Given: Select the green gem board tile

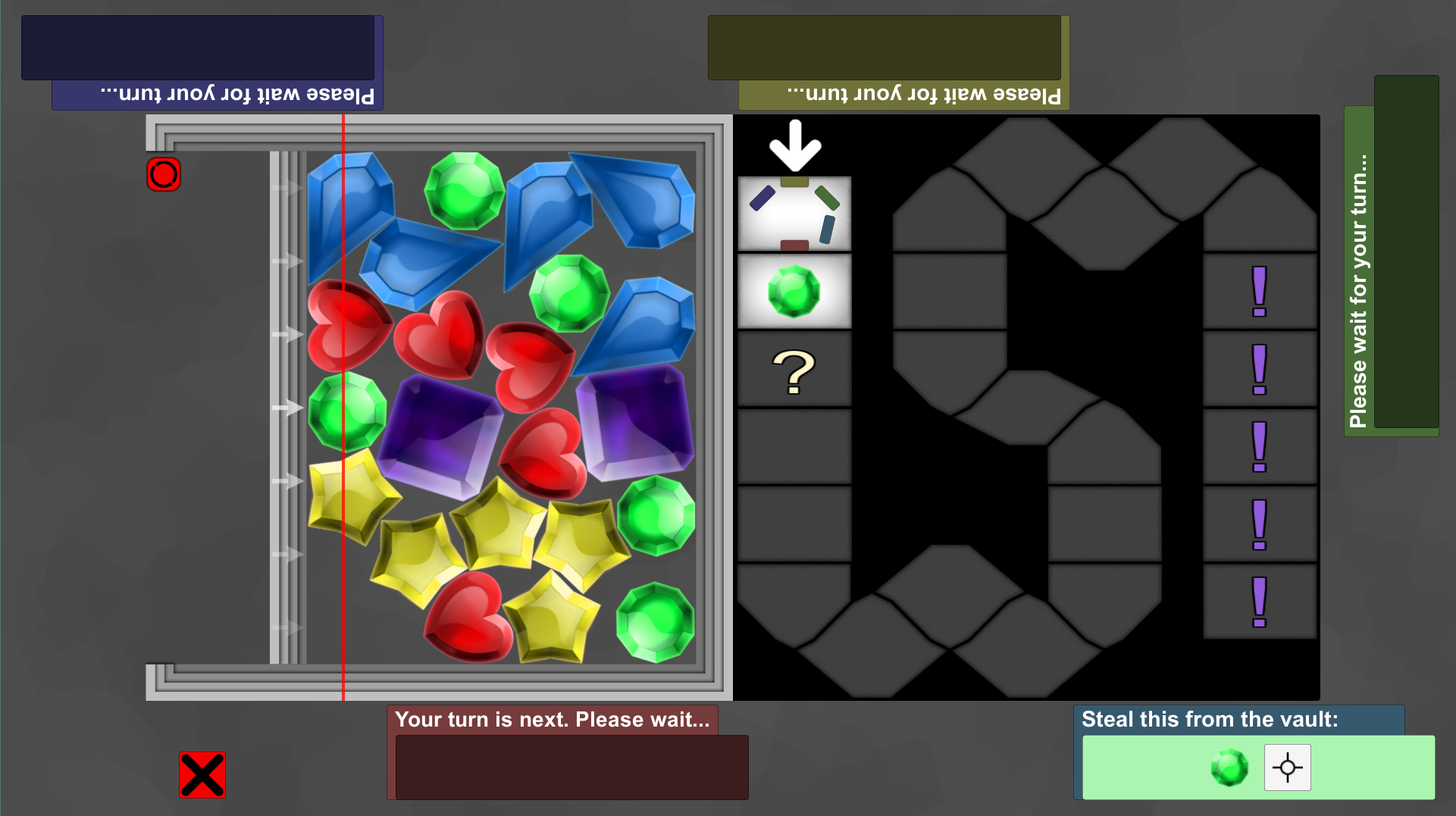Looking at the screenshot, I should pyautogui.click(x=794, y=292).
